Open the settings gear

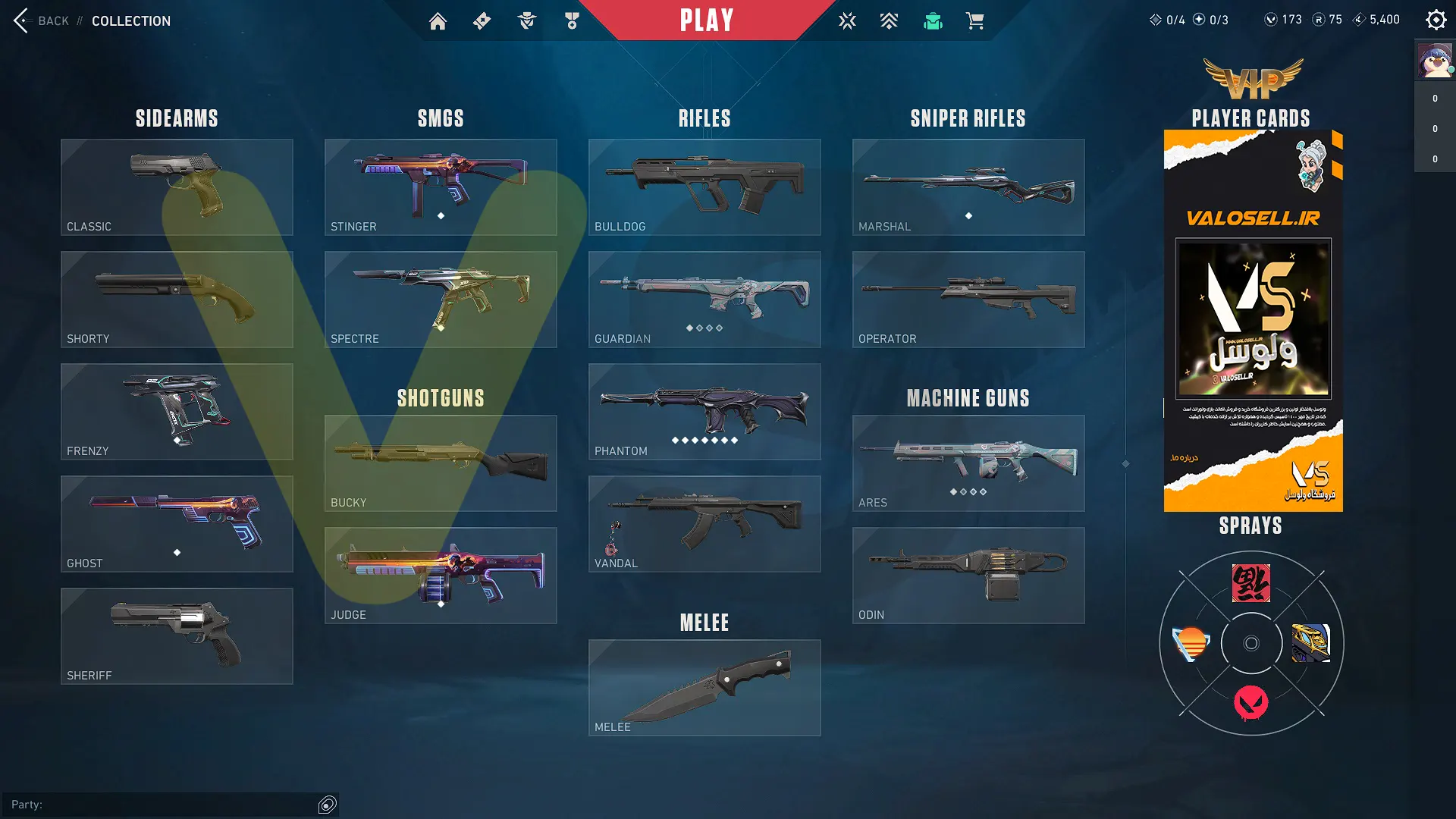point(1436,20)
